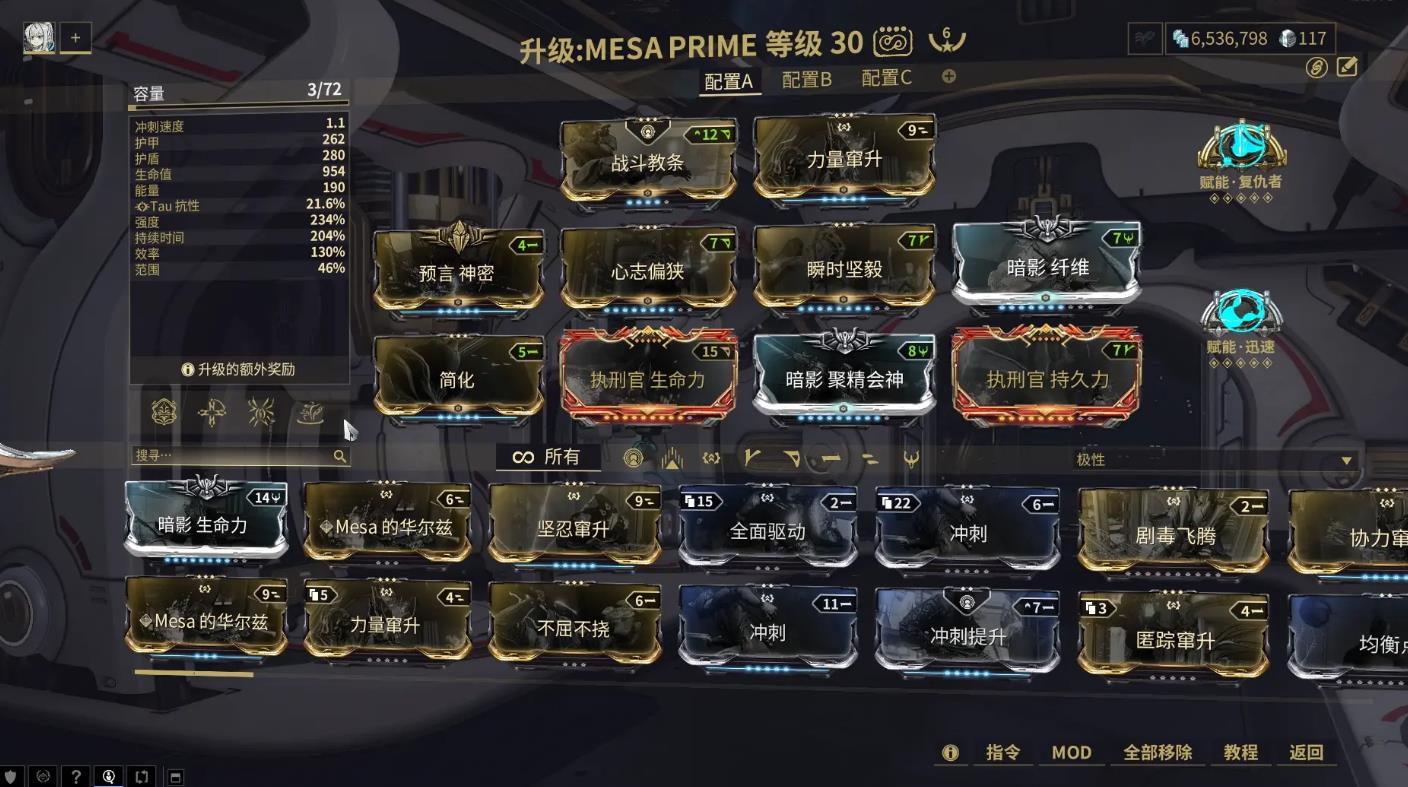Toggle the Exilus slot filter icon

(672, 458)
